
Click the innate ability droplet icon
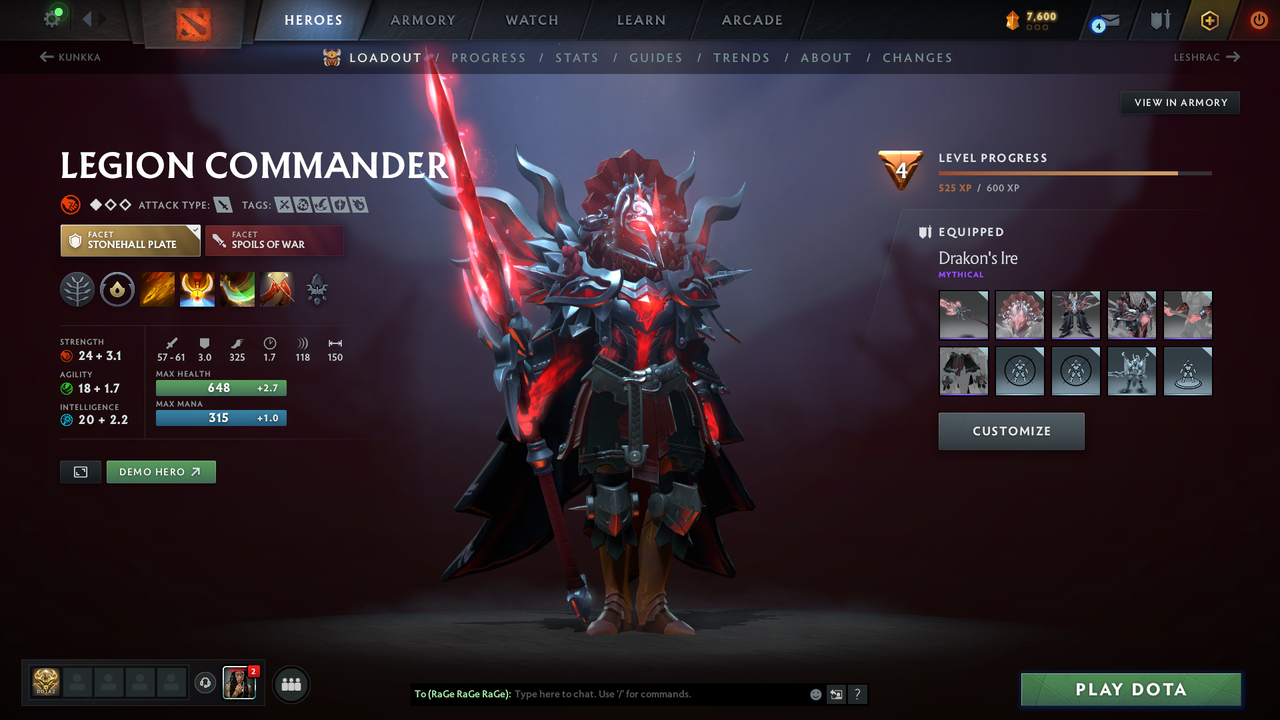click(x=116, y=290)
